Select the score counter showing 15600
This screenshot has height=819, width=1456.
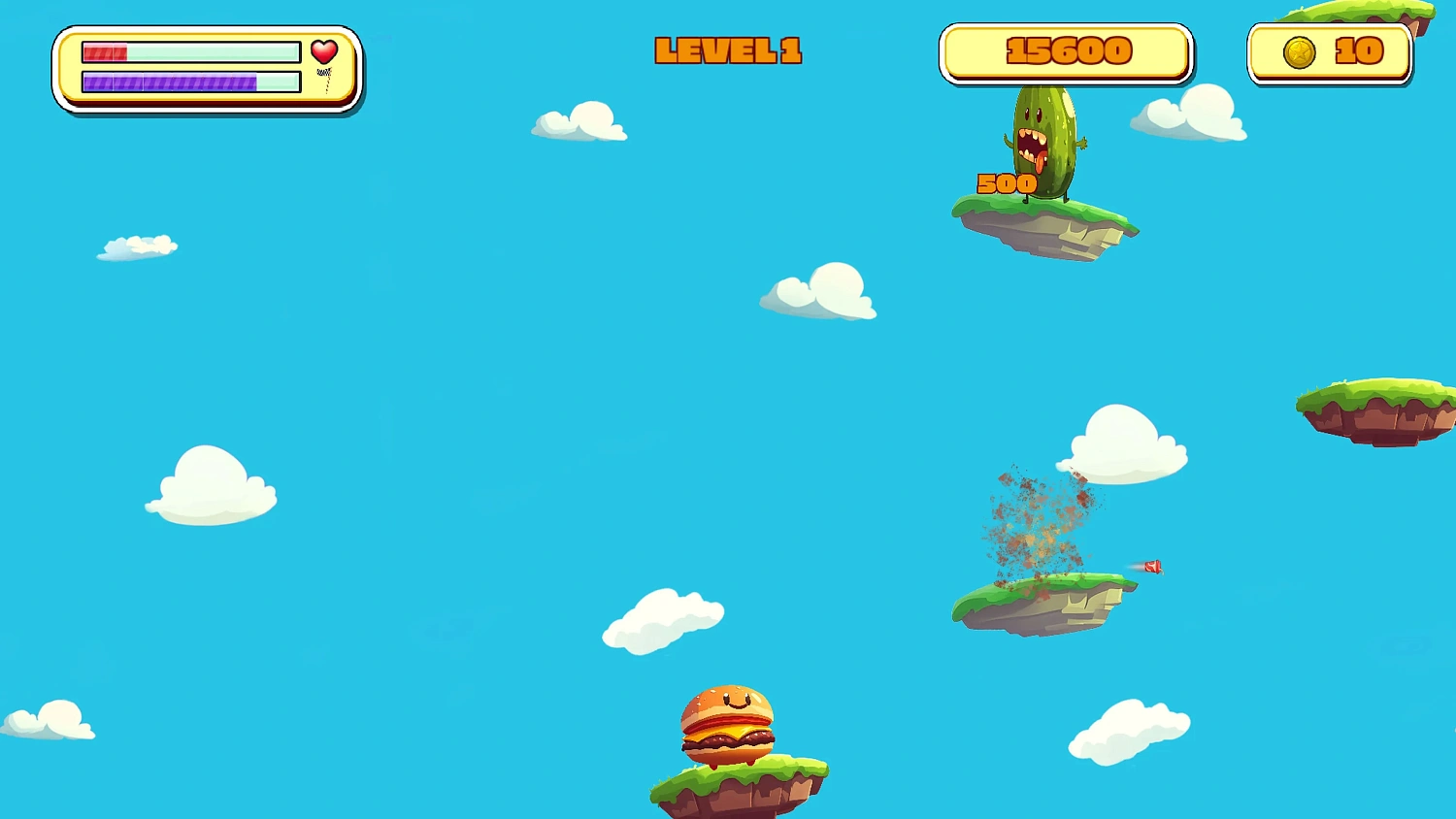(x=1065, y=51)
